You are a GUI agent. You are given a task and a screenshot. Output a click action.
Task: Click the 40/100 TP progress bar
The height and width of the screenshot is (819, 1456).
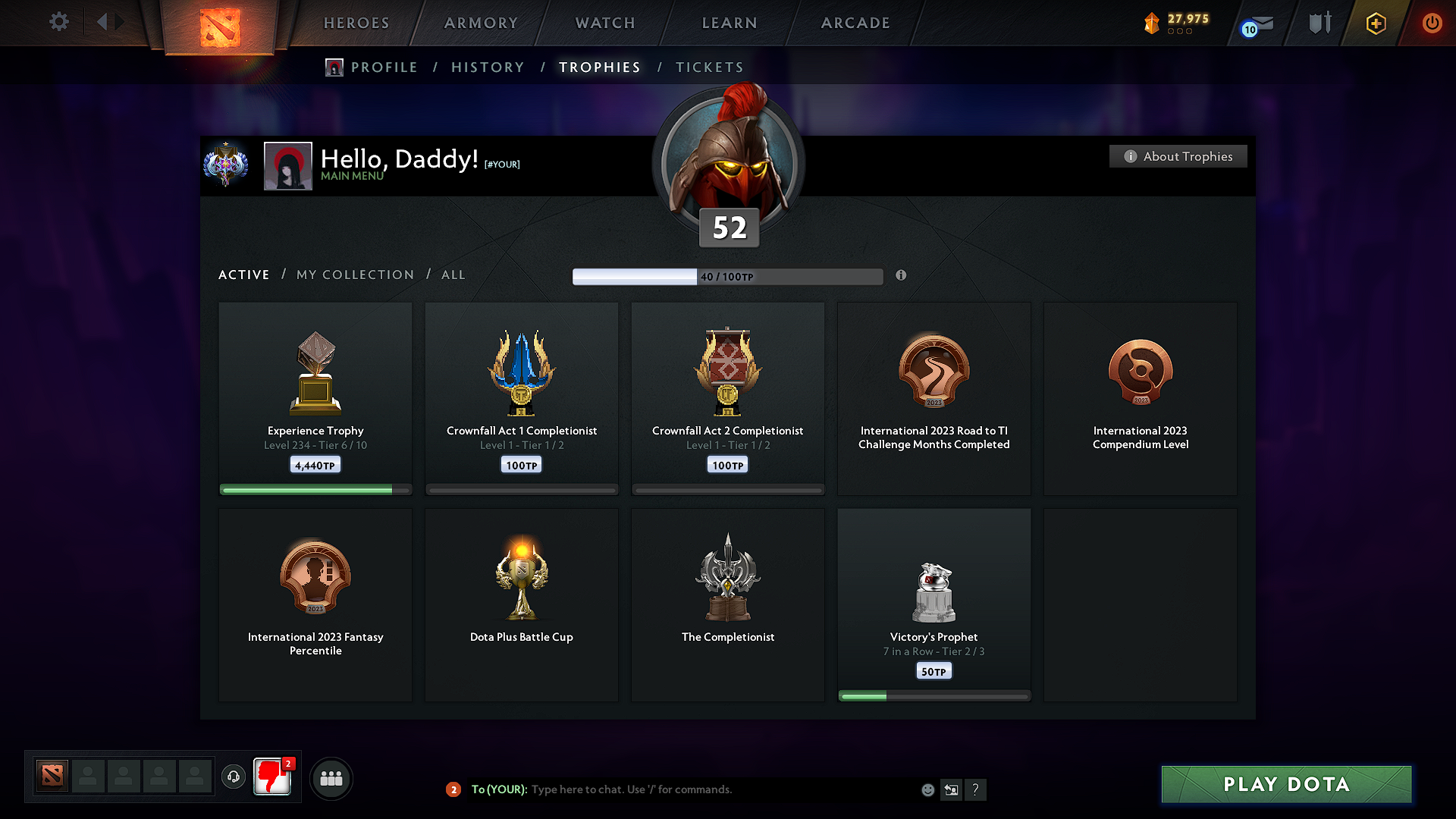tap(728, 276)
